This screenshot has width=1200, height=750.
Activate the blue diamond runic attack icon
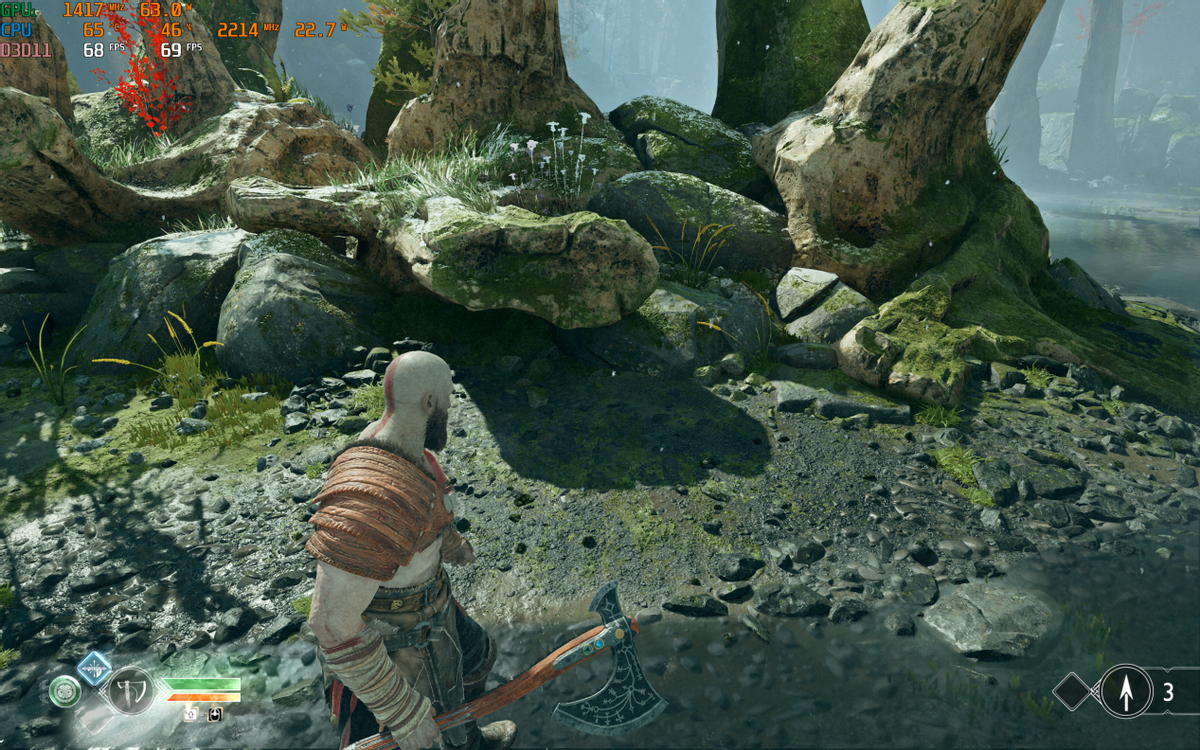coord(95,667)
